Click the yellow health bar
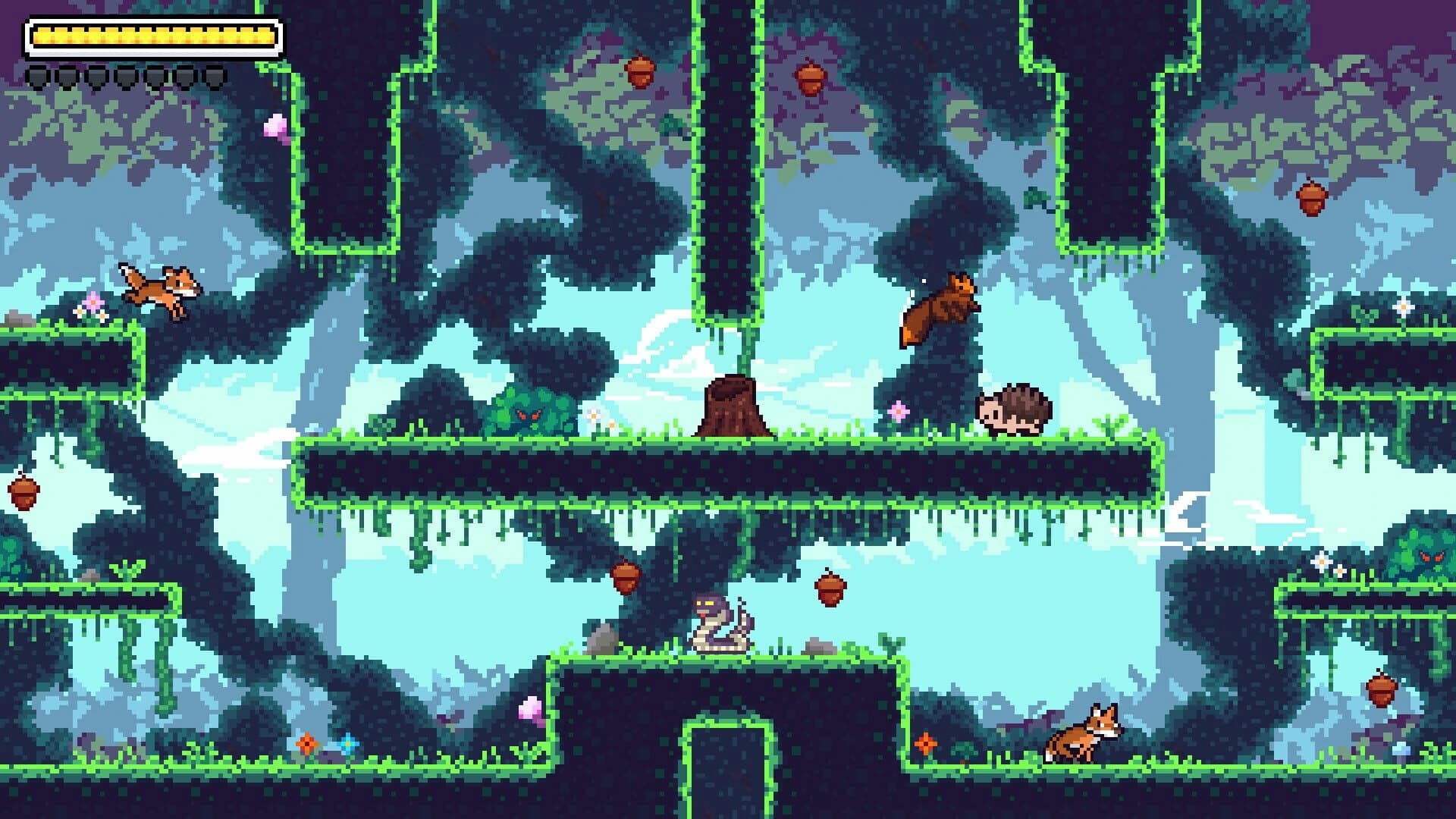The height and width of the screenshot is (819, 1456). (152, 34)
